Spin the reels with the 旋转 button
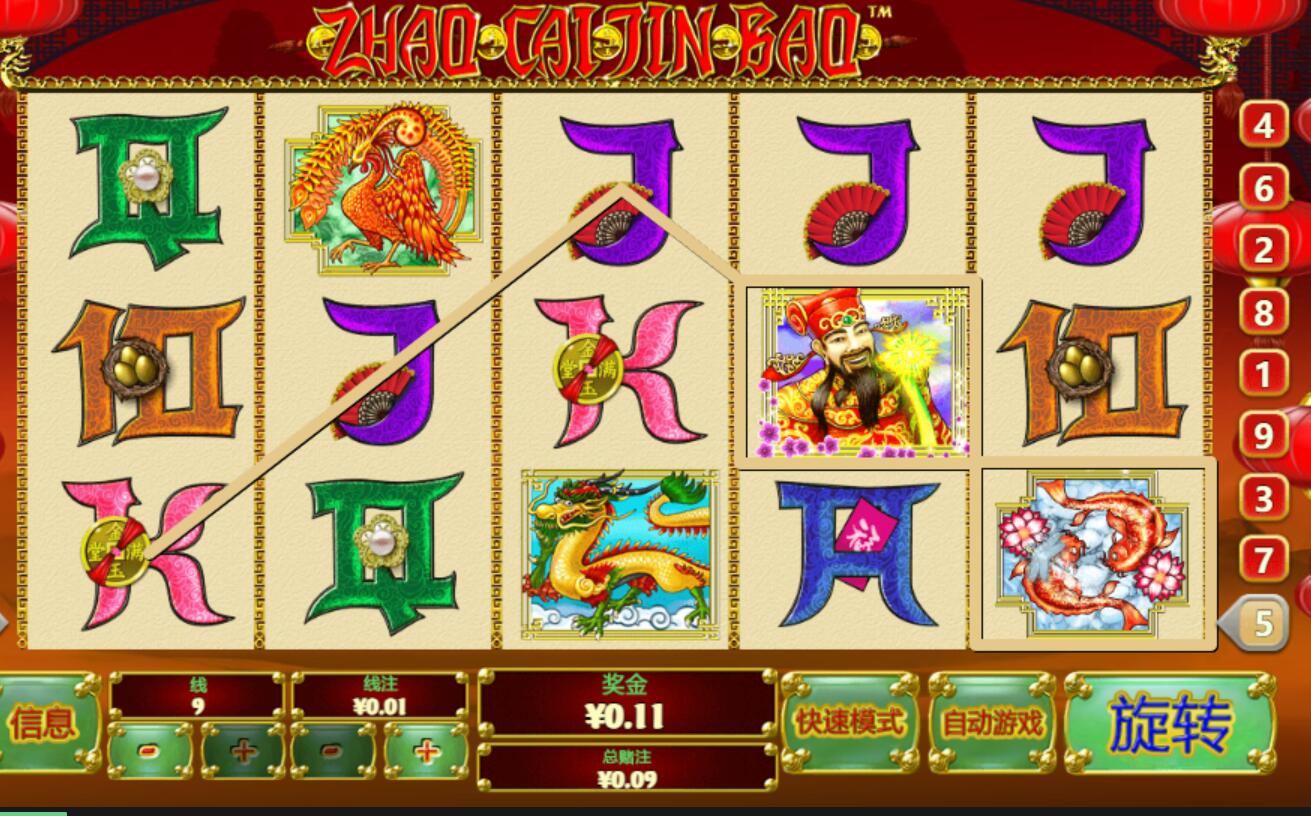The width and height of the screenshot is (1311, 816). (x=1169, y=723)
